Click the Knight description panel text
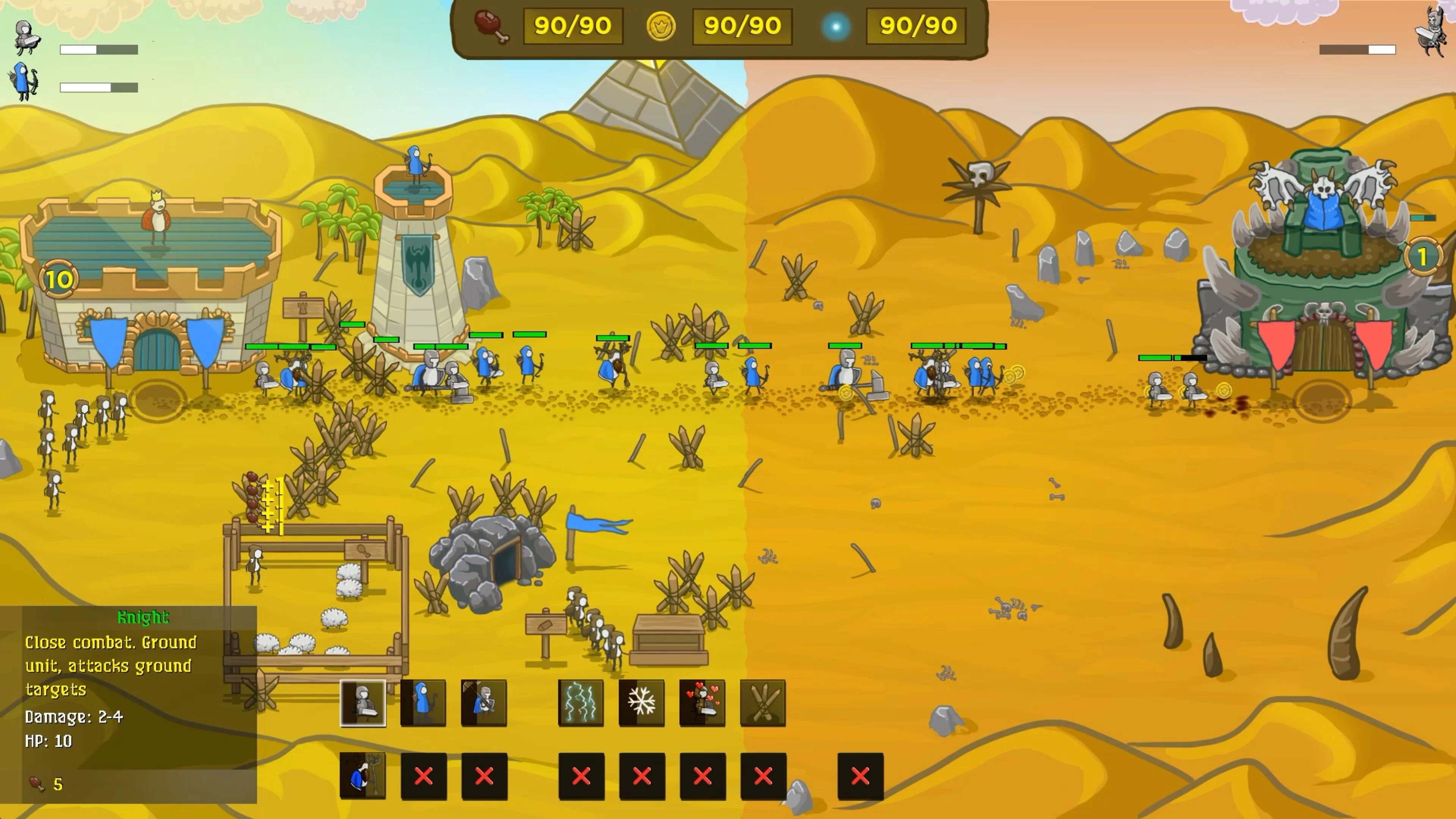Image resolution: width=1456 pixels, height=819 pixels. [x=110, y=667]
